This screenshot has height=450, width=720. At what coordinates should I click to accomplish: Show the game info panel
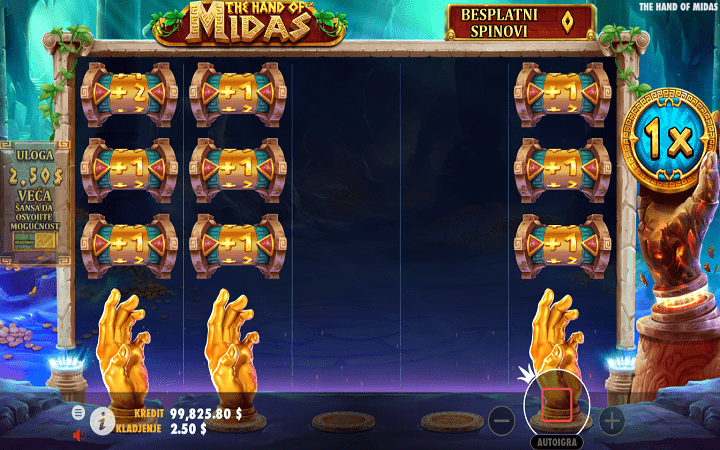[x=101, y=422]
